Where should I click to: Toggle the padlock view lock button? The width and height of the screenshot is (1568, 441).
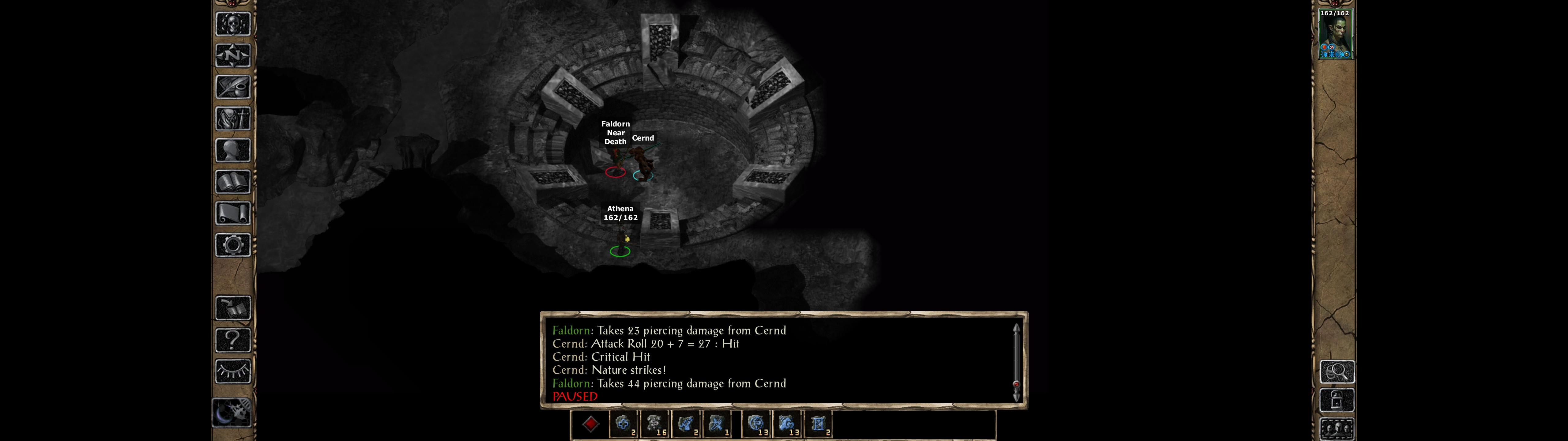[1337, 400]
